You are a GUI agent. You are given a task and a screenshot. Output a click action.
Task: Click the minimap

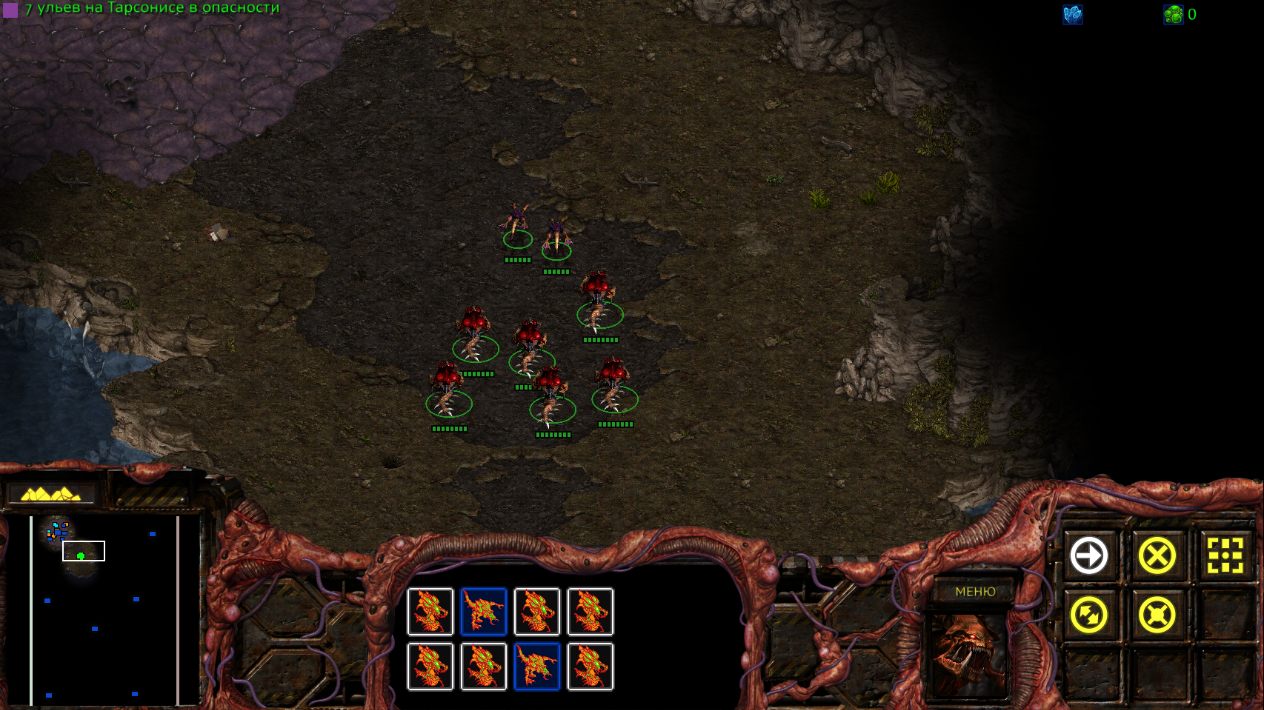point(104,608)
